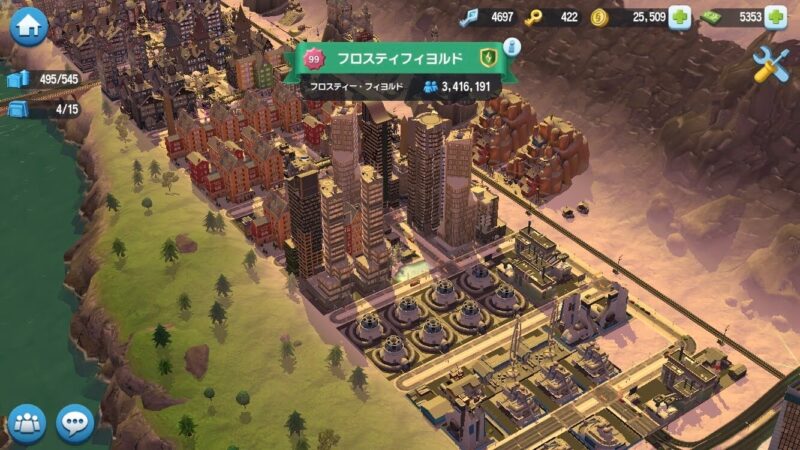Check the golden key balance of 422

555,17
